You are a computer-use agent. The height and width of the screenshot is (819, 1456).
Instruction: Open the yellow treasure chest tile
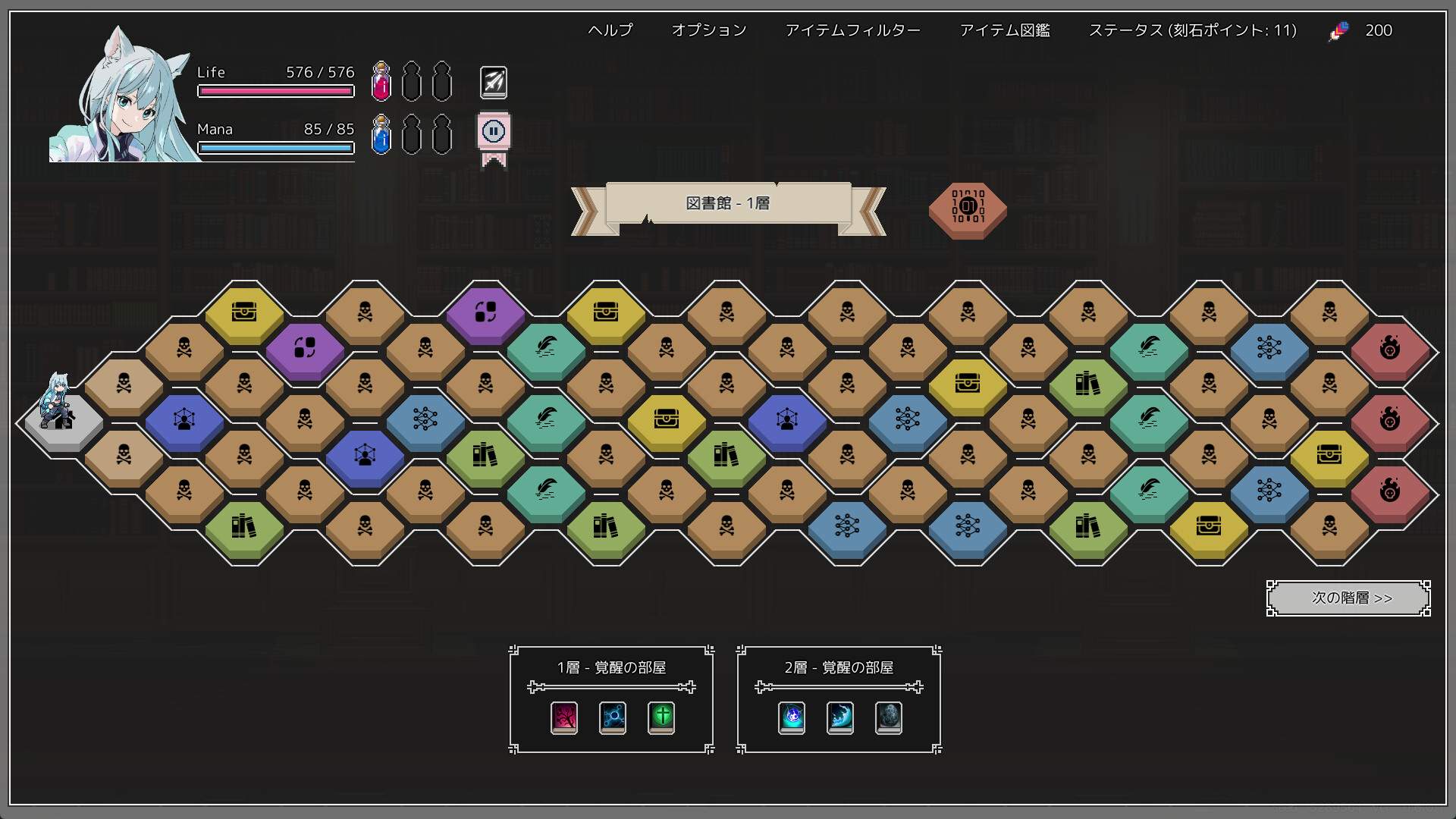[243, 311]
